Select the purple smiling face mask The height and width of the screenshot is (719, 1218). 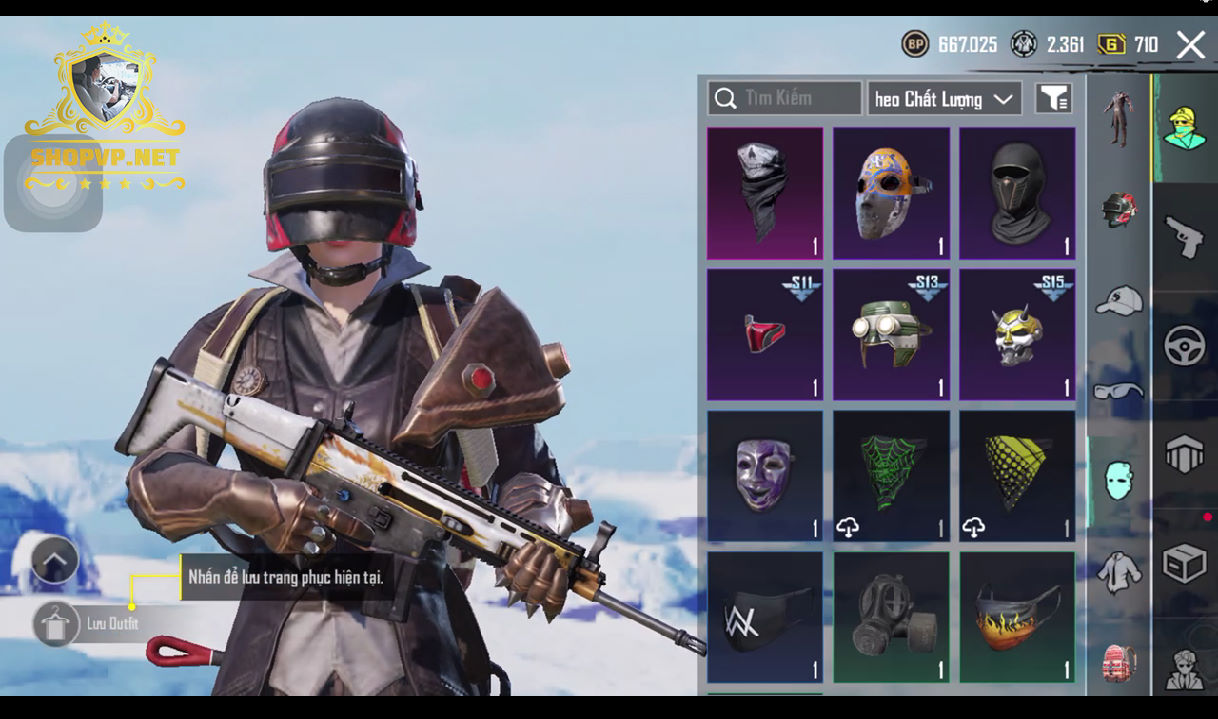pyautogui.click(x=765, y=476)
